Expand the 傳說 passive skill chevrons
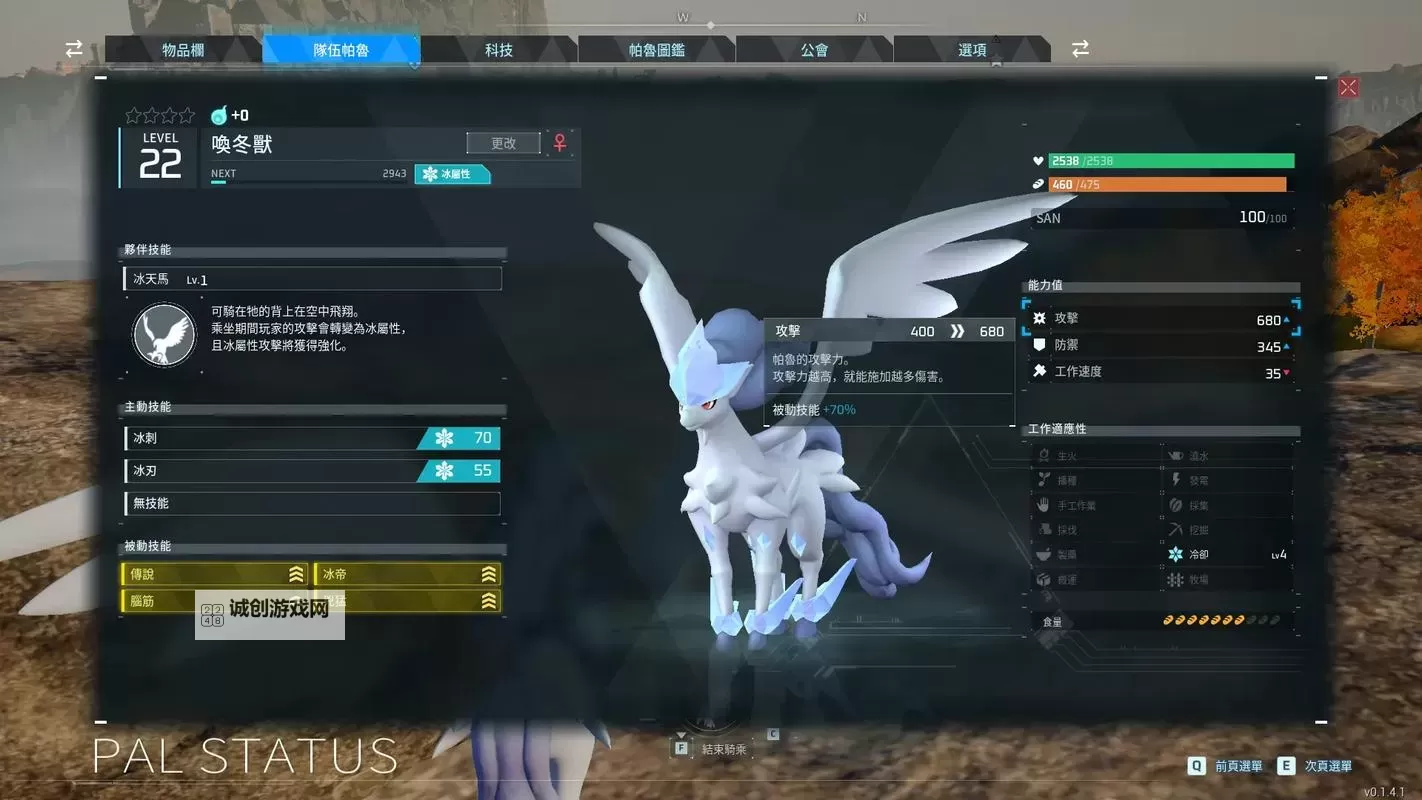The height and width of the screenshot is (800, 1422). pyautogui.click(x=295, y=574)
